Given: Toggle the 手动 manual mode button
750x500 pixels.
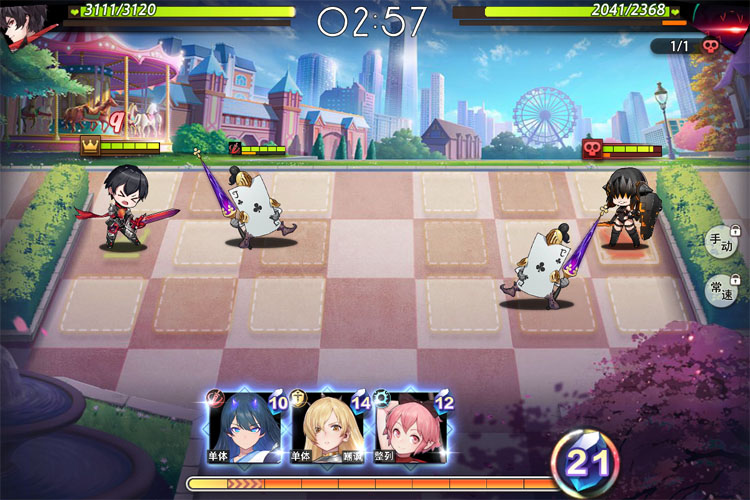Looking at the screenshot, I should 720,243.
